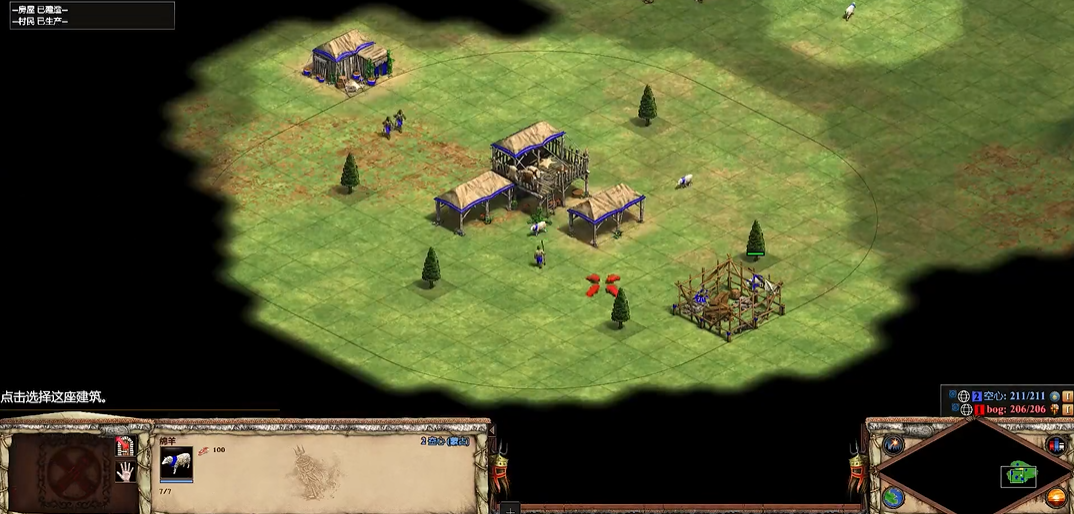
Task: Switch to the globe terrain minimap mode
Action: 893,496
